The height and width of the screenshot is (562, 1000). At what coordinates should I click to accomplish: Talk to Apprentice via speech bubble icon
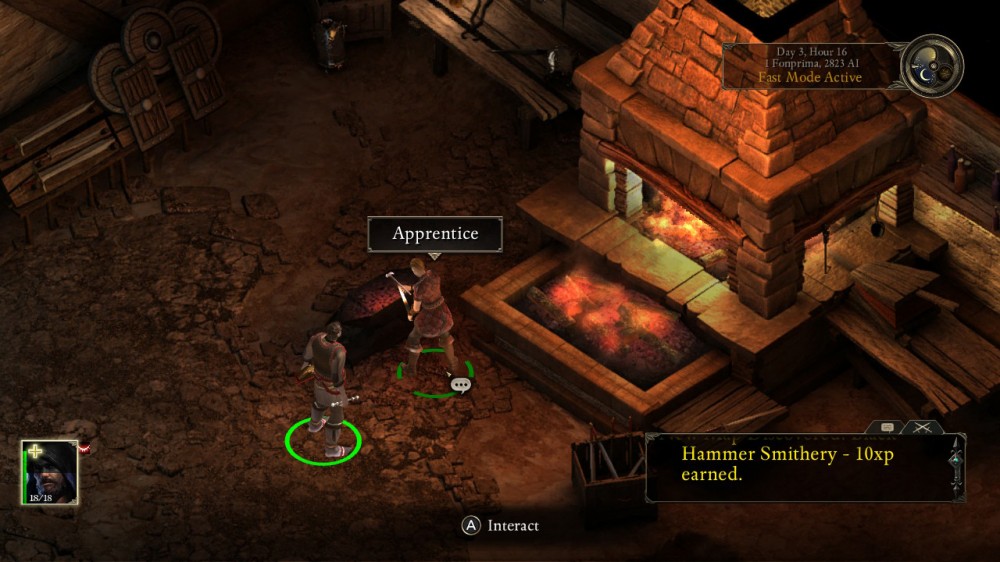pyautogui.click(x=460, y=384)
